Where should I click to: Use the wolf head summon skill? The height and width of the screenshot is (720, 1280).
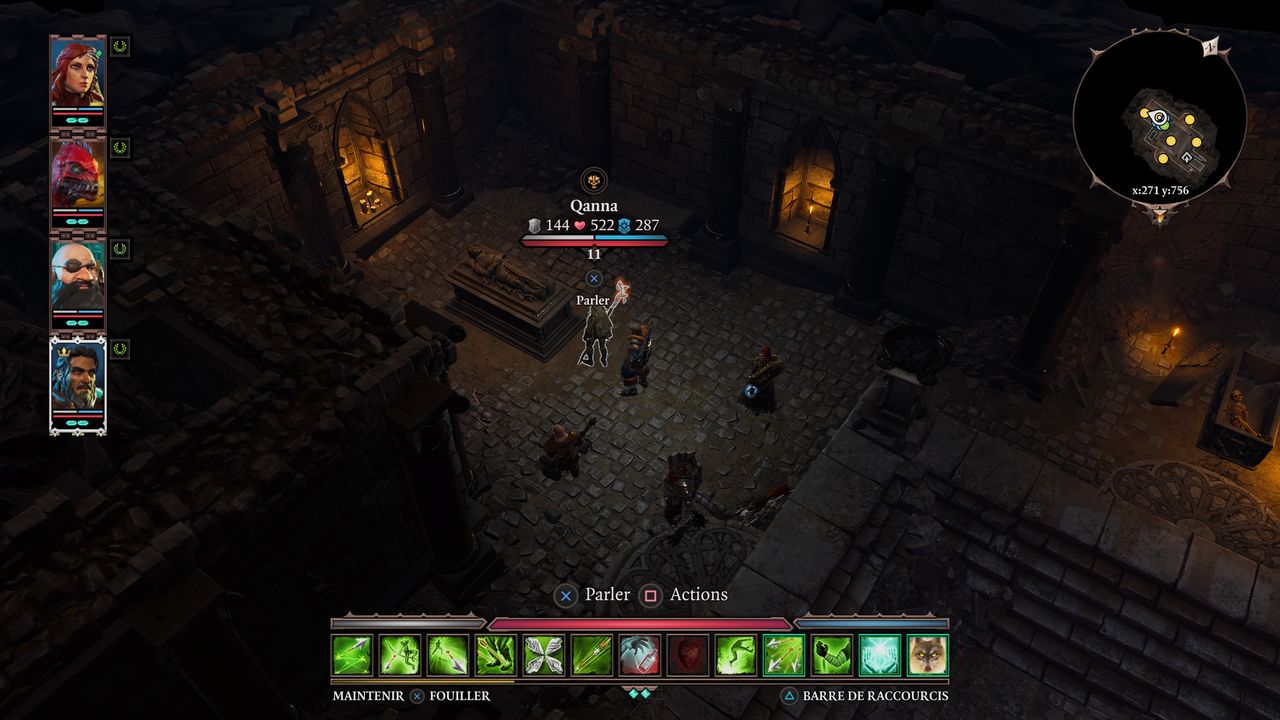point(928,655)
